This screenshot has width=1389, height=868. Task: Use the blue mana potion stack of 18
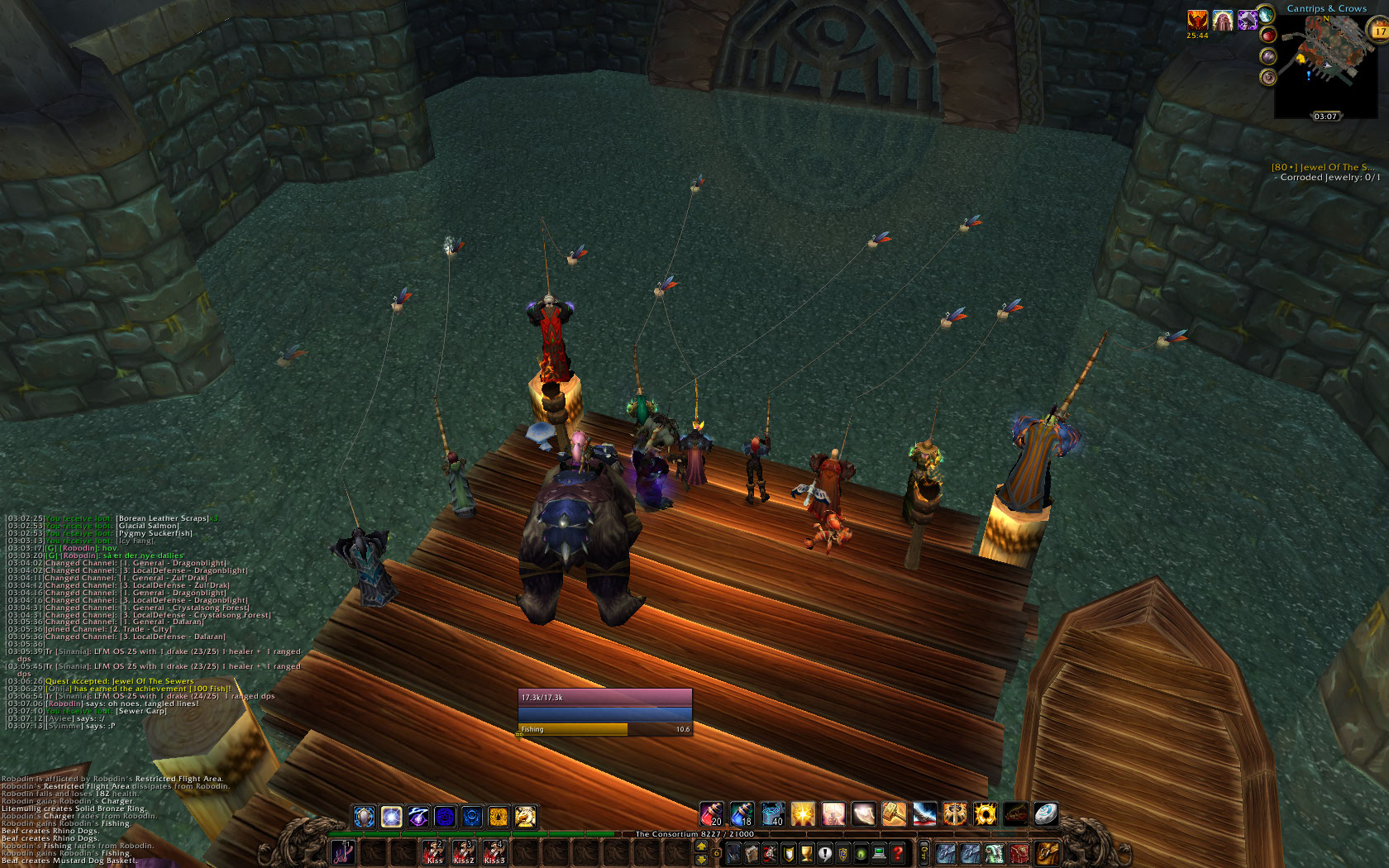point(742,815)
